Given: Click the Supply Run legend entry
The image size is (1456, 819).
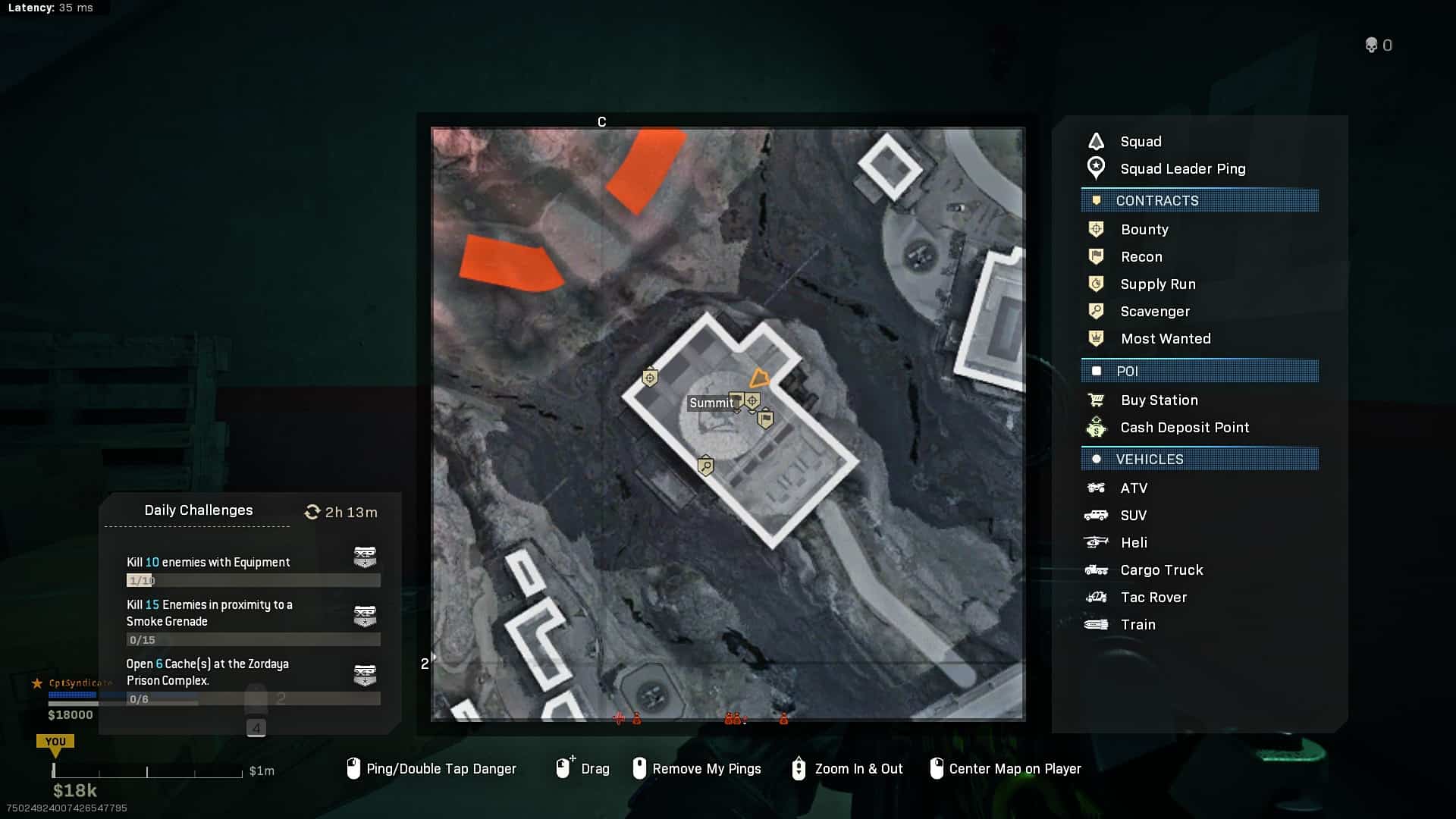Looking at the screenshot, I should 1157,284.
